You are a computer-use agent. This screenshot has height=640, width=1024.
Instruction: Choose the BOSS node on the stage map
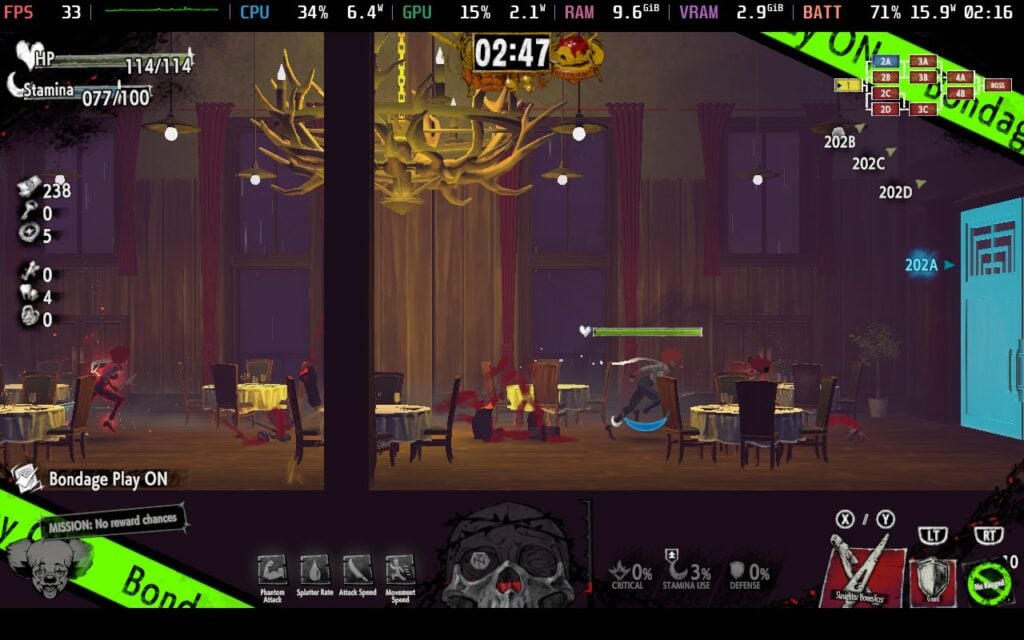[997, 85]
